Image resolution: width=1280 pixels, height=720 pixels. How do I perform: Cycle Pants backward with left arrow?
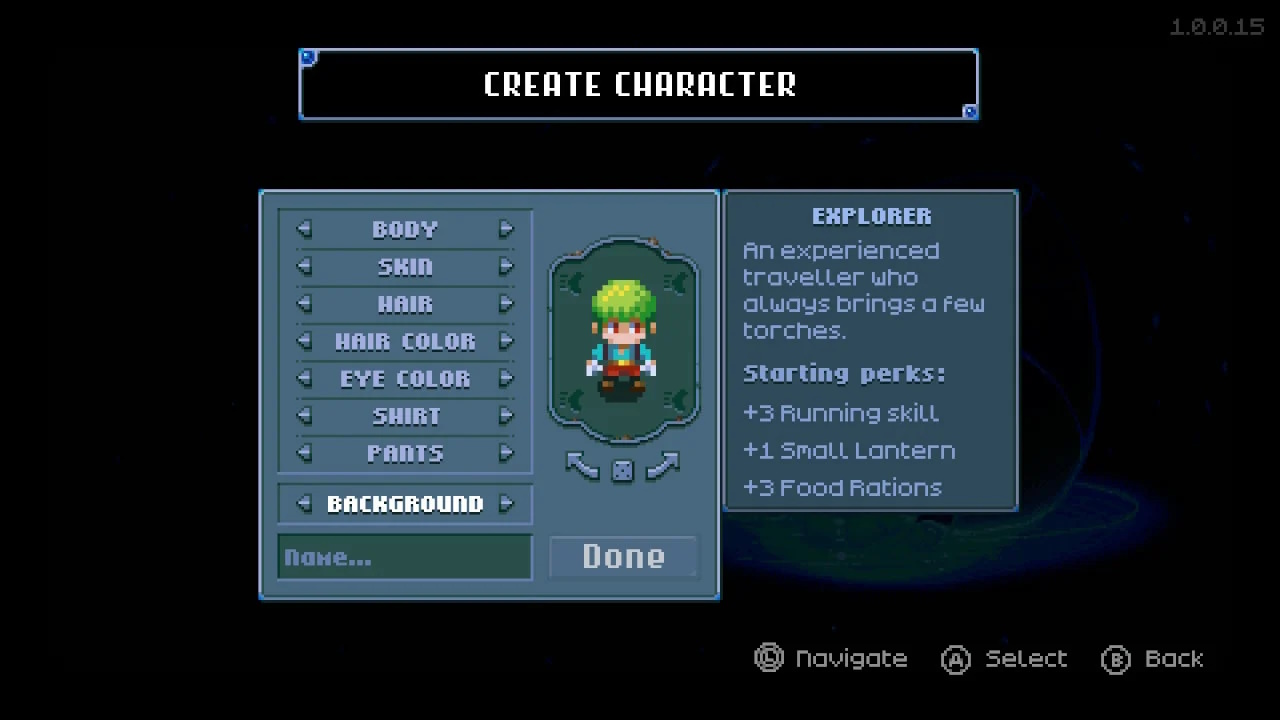click(x=304, y=453)
